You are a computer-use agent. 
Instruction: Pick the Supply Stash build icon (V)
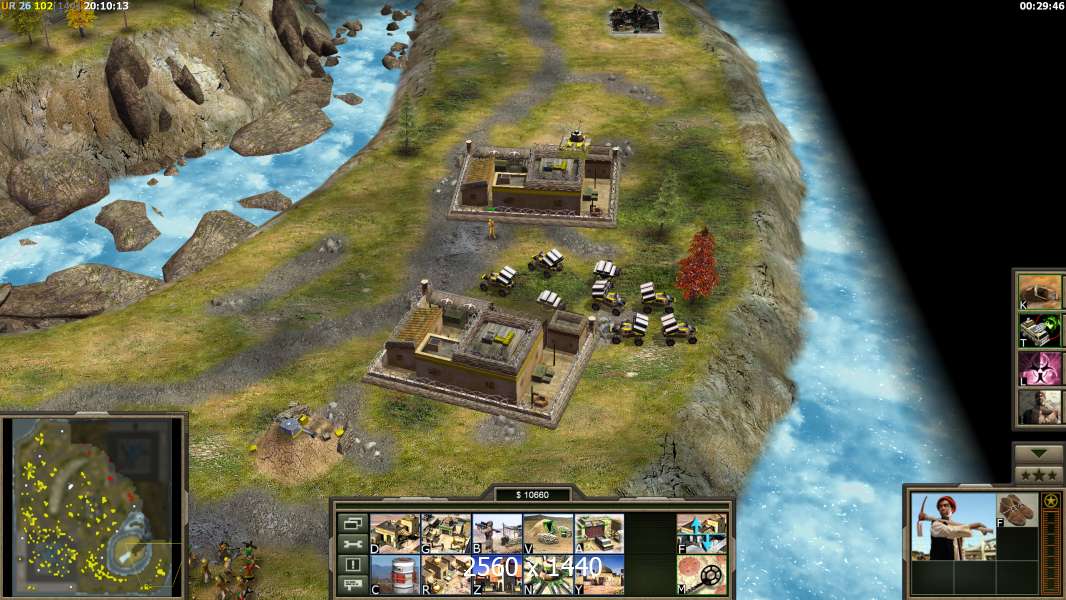click(x=548, y=533)
